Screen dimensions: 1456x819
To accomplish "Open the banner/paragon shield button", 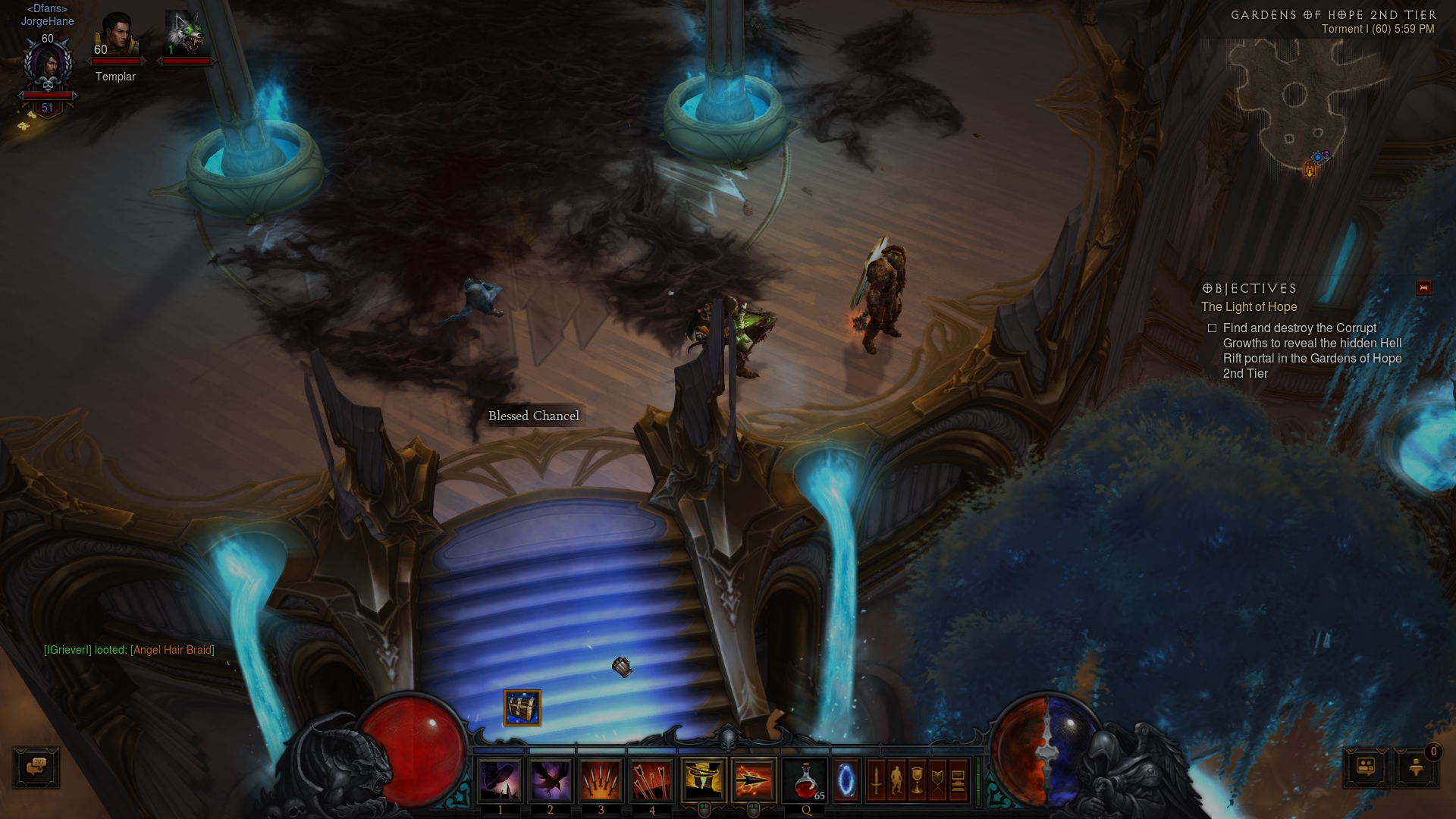I will point(937,780).
